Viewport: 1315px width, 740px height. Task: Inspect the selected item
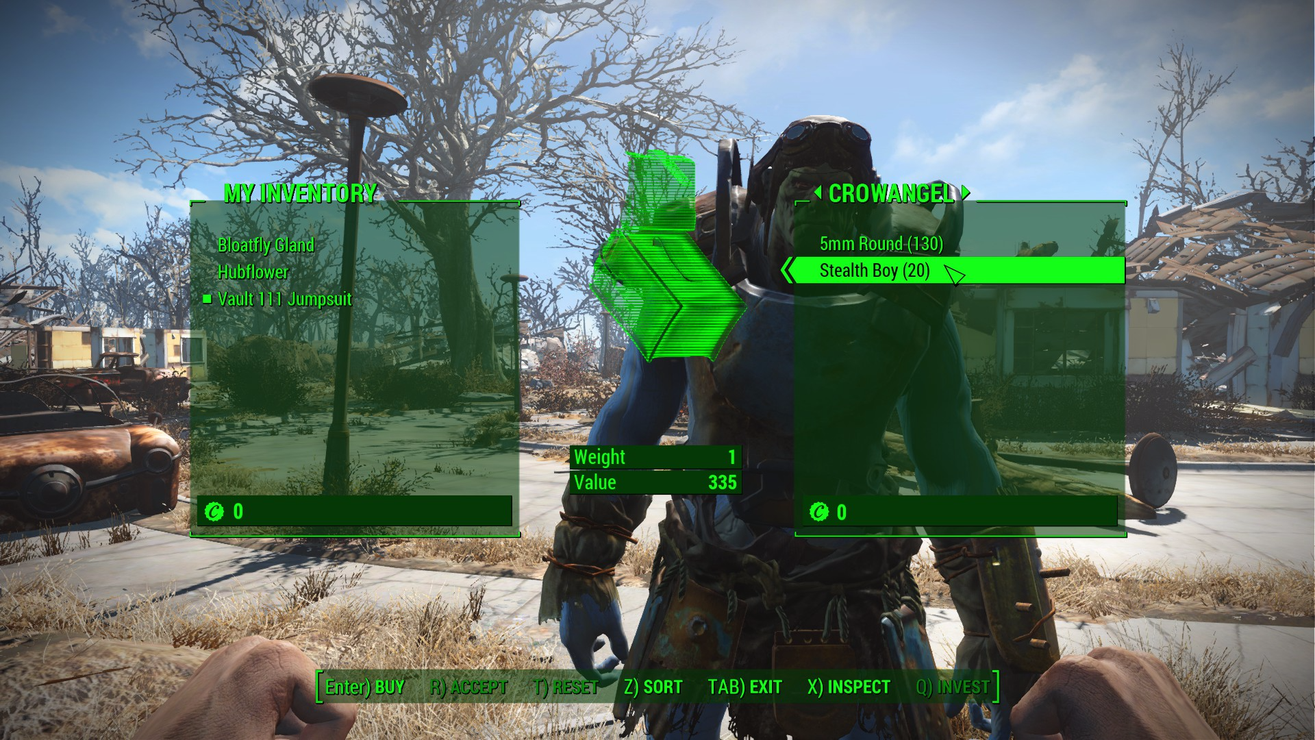848,687
